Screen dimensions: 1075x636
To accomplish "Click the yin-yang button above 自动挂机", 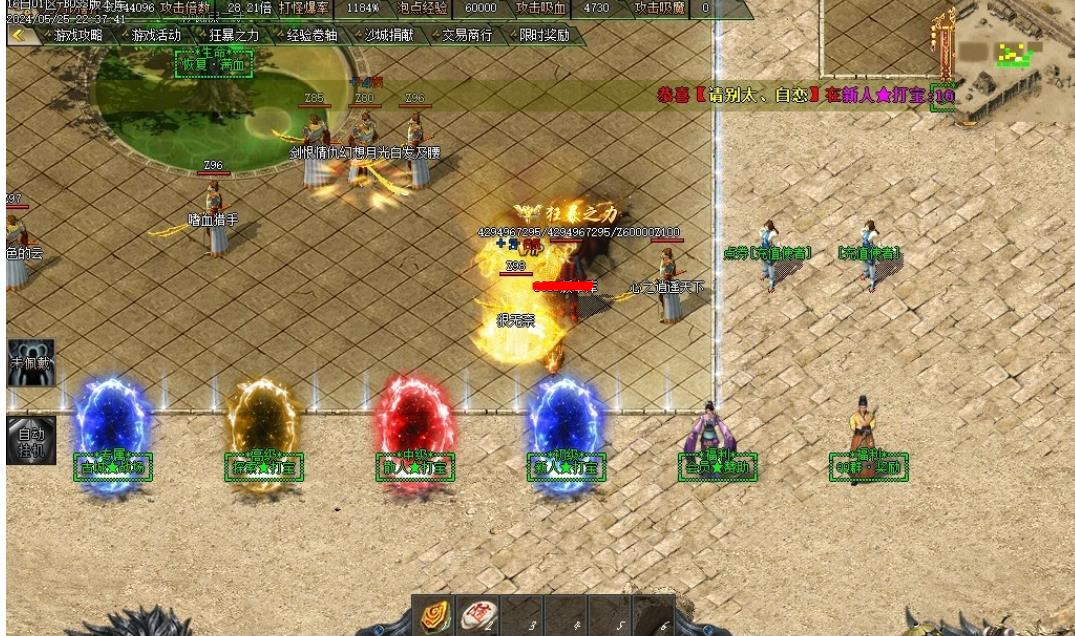I will coord(31,363).
